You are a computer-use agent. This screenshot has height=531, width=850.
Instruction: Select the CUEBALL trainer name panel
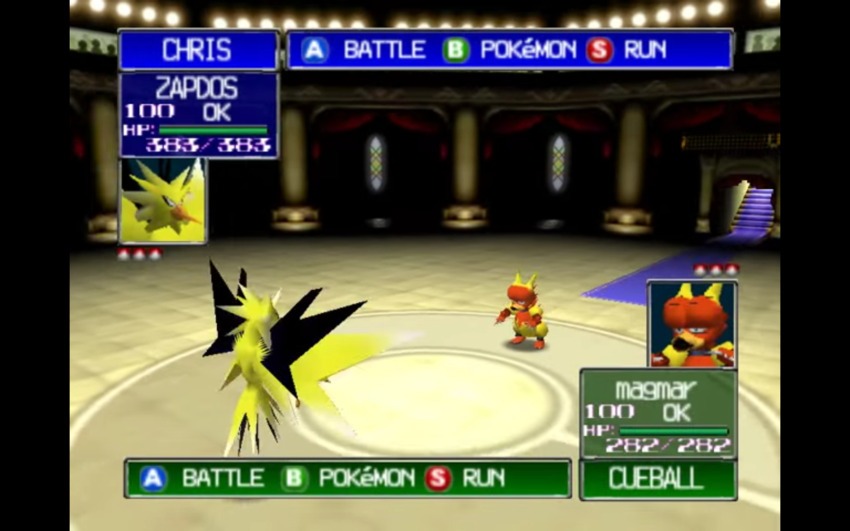[x=658, y=479]
